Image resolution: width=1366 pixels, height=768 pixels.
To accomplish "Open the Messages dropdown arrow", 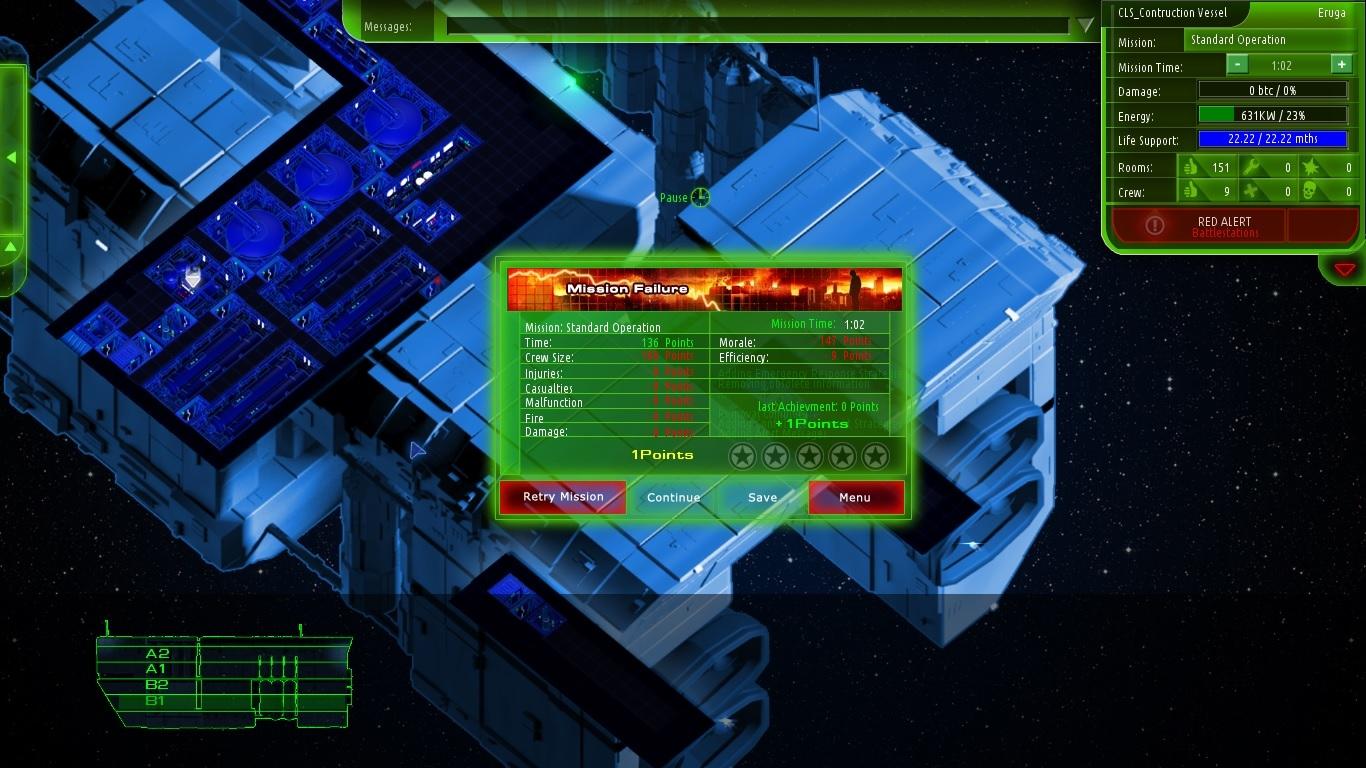I will pos(1086,27).
